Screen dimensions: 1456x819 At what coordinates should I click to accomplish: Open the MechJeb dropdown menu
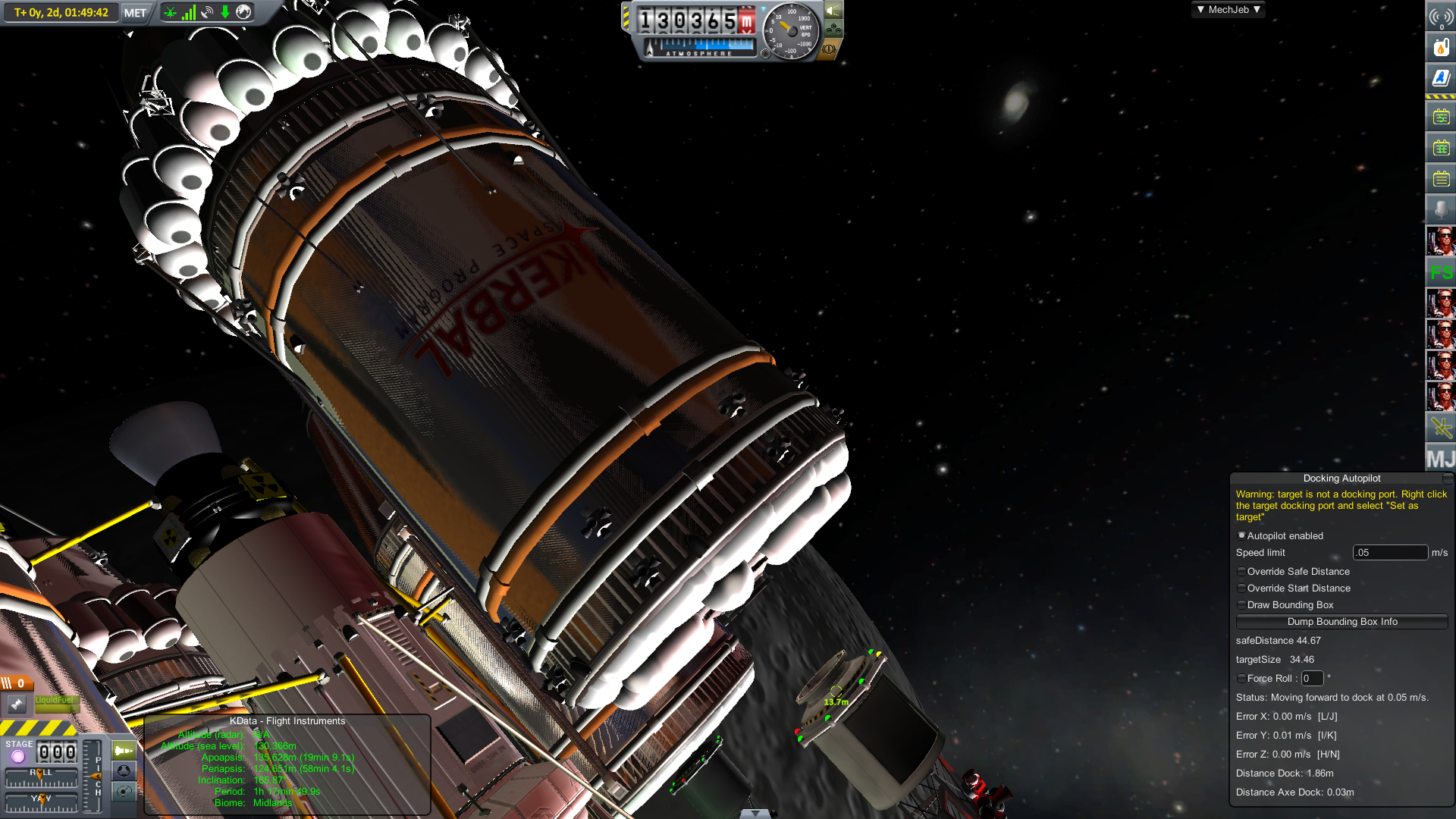coord(1228,10)
